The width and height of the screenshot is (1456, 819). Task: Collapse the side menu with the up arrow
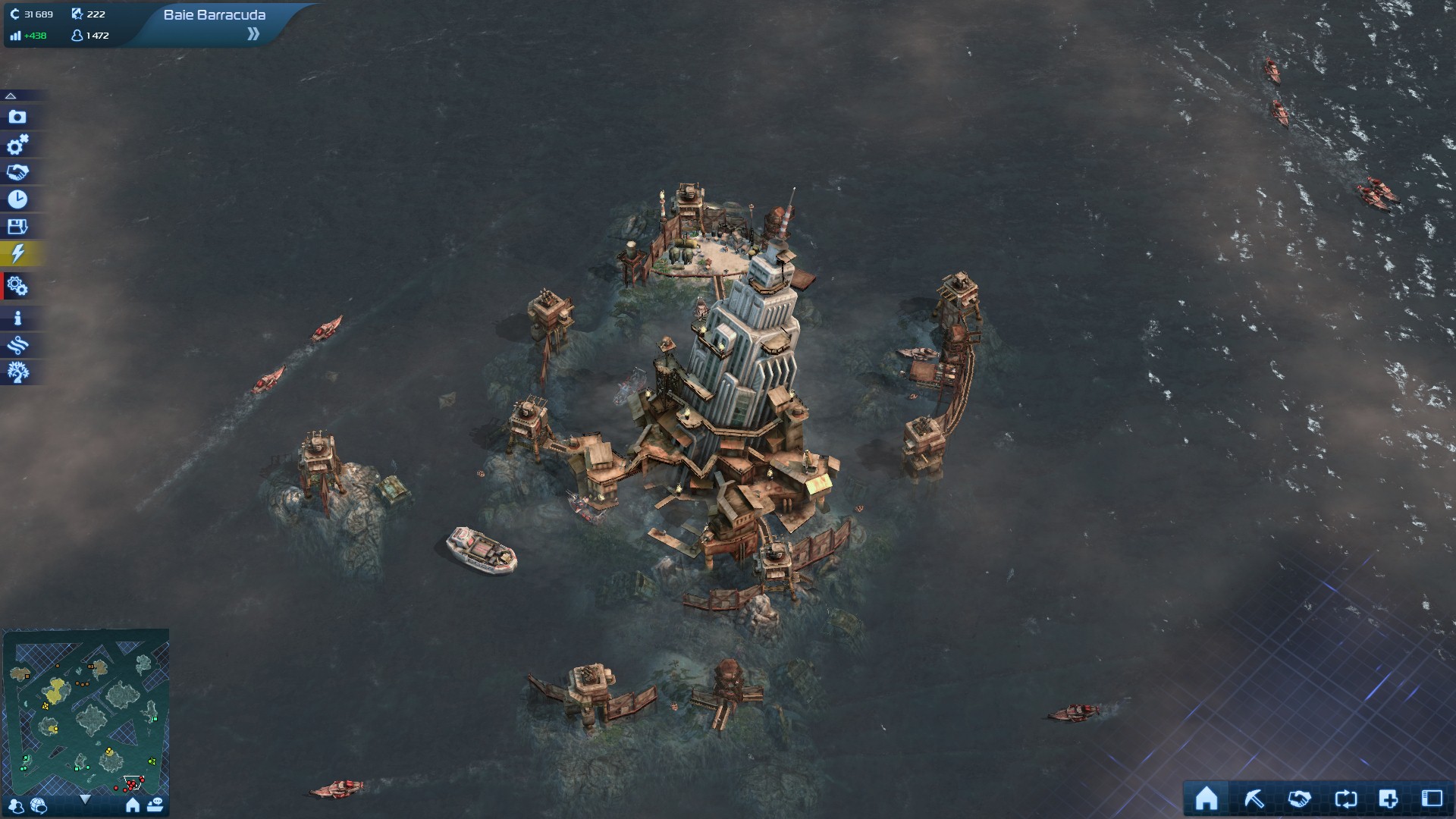pos(11,96)
